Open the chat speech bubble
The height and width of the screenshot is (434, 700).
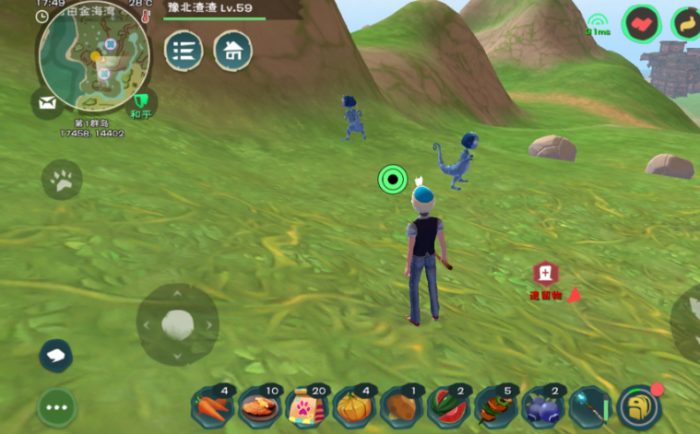56,355
